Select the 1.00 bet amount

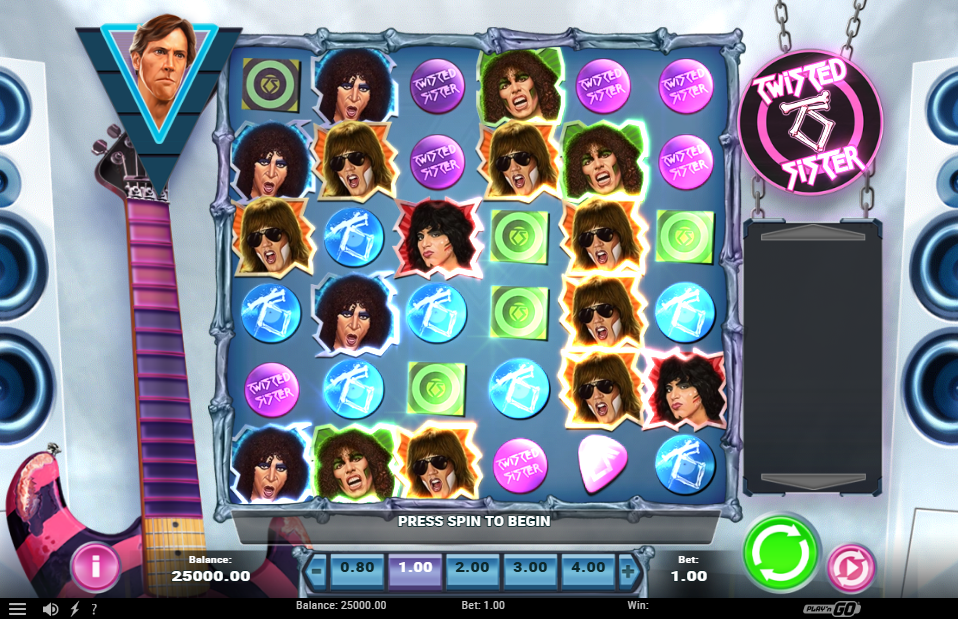pyautogui.click(x=415, y=568)
